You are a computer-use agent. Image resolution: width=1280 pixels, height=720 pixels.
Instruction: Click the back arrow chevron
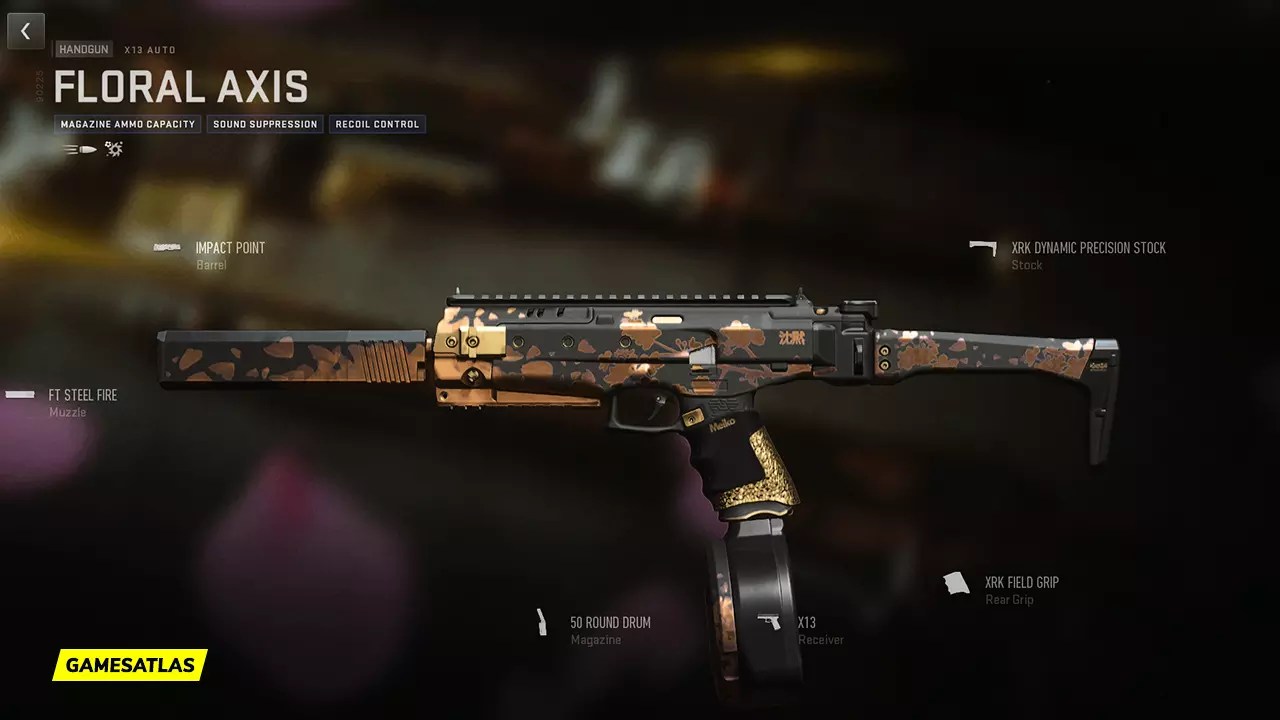[25, 30]
